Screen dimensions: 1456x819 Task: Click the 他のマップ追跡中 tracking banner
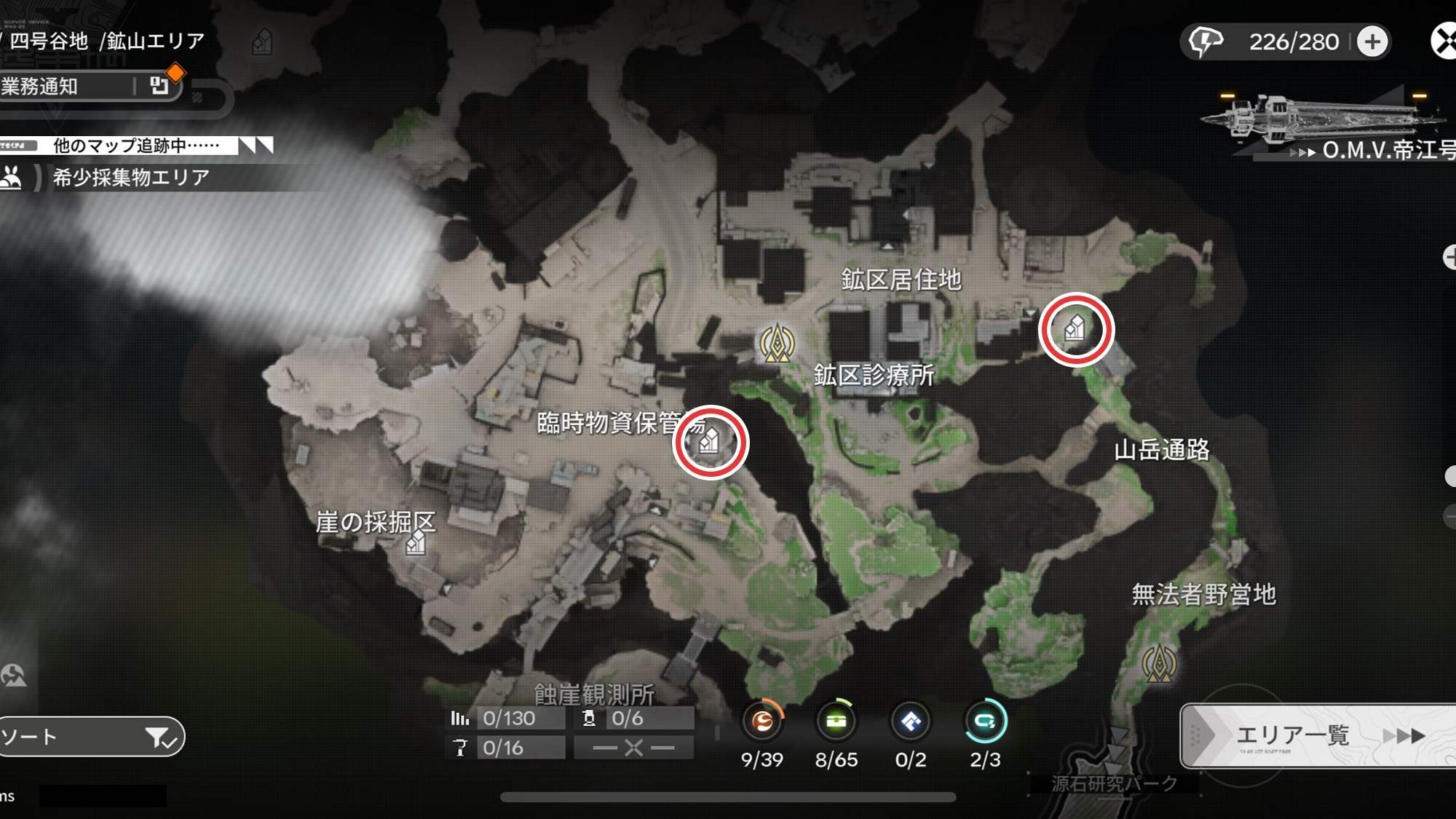136,146
